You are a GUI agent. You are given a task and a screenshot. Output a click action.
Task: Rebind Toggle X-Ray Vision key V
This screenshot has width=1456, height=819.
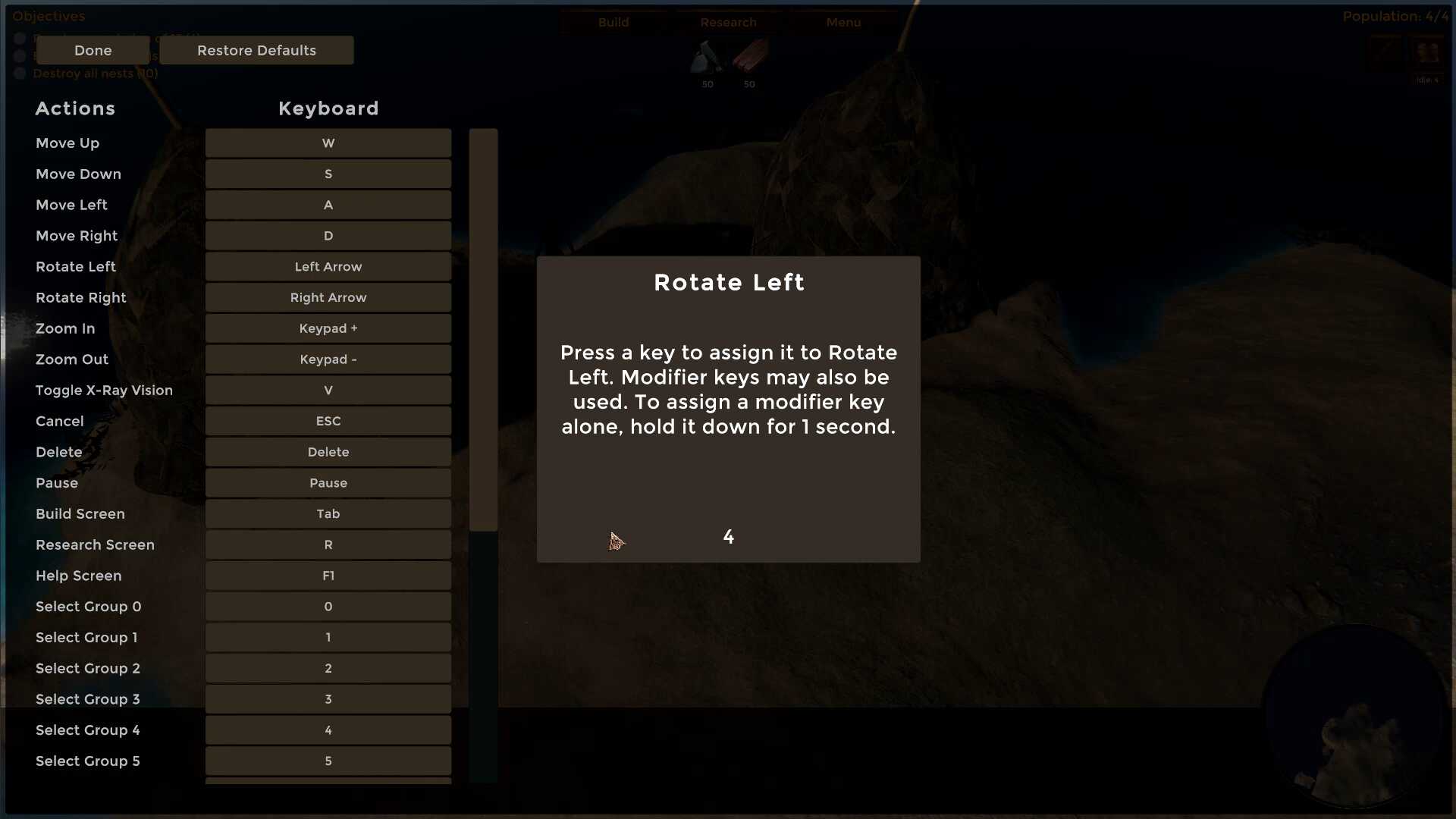click(x=328, y=391)
